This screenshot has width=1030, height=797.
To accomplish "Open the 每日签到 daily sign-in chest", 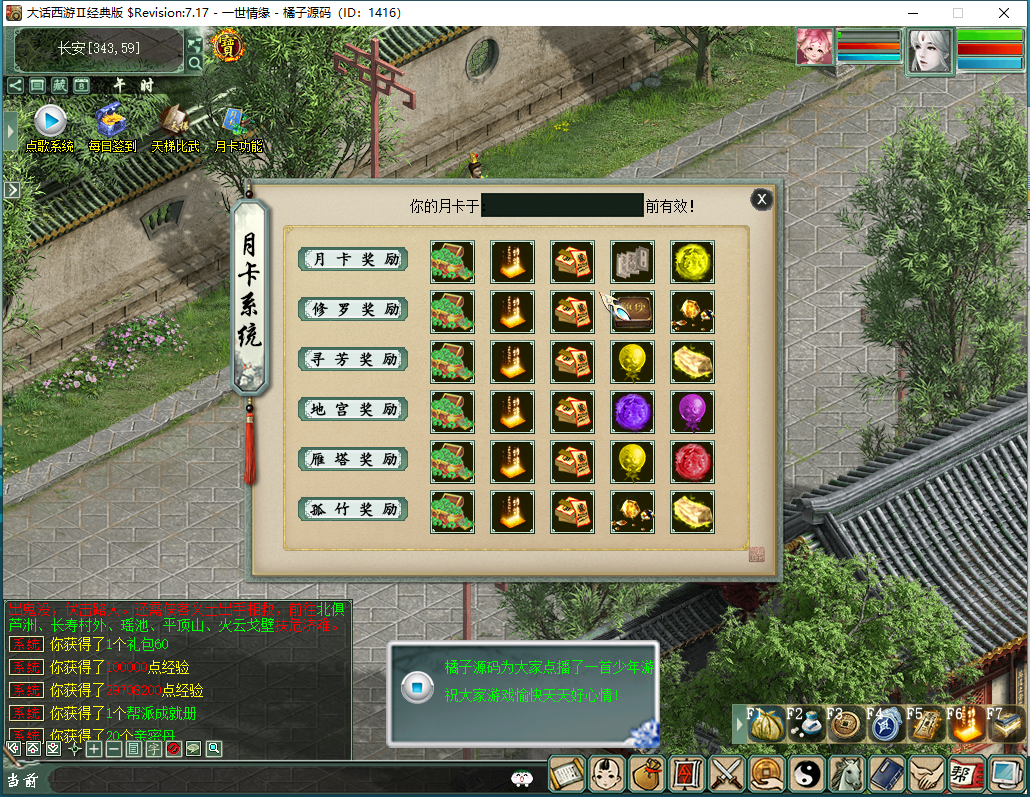I will pos(111,122).
